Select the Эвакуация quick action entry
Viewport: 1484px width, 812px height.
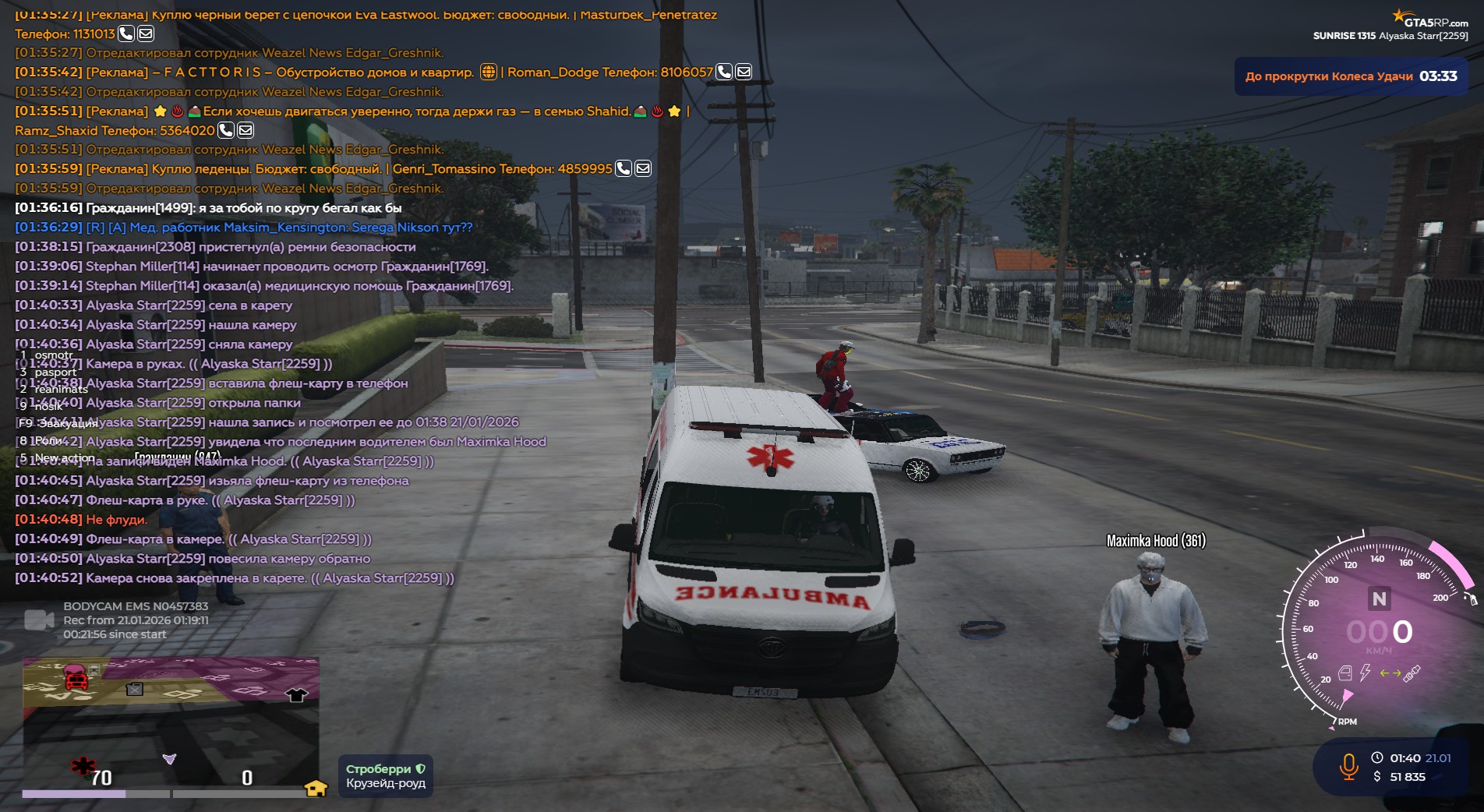click(67, 424)
